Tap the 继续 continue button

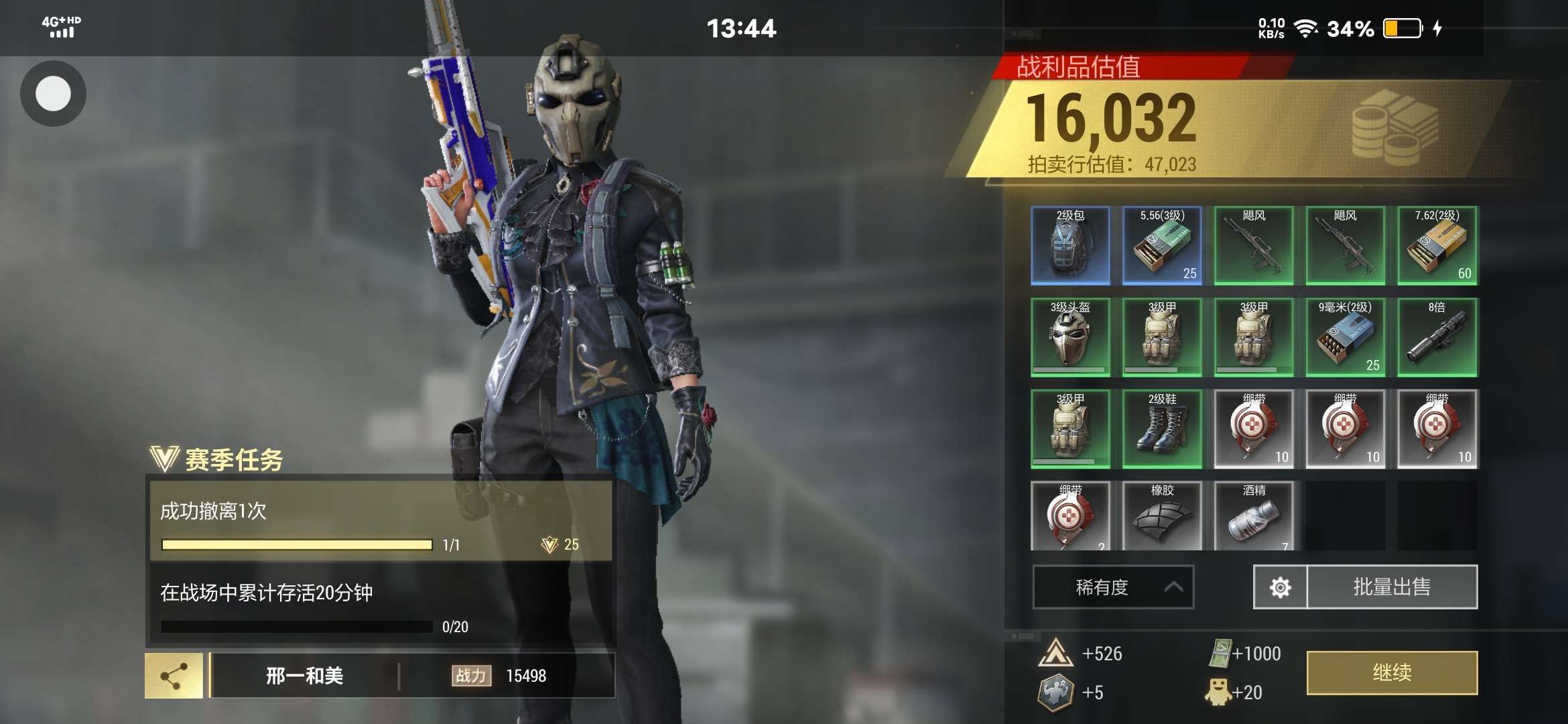1392,672
